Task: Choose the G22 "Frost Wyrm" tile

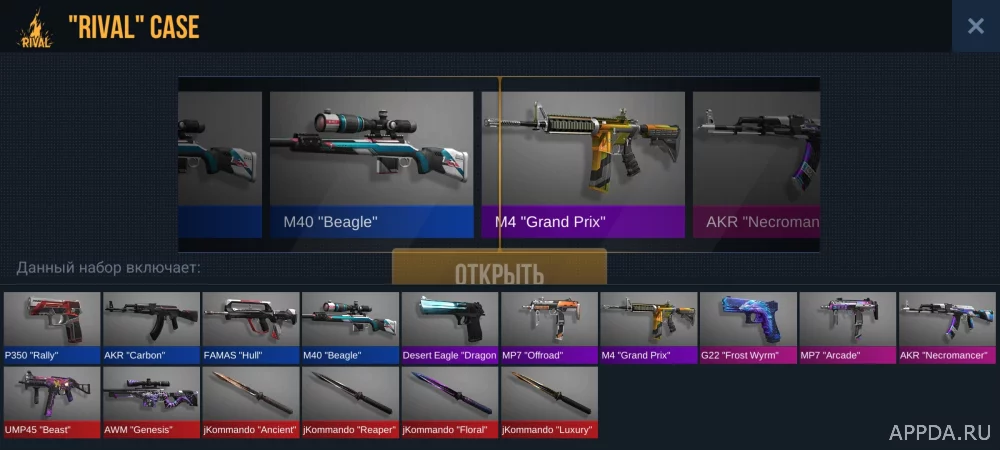Action: click(x=748, y=326)
